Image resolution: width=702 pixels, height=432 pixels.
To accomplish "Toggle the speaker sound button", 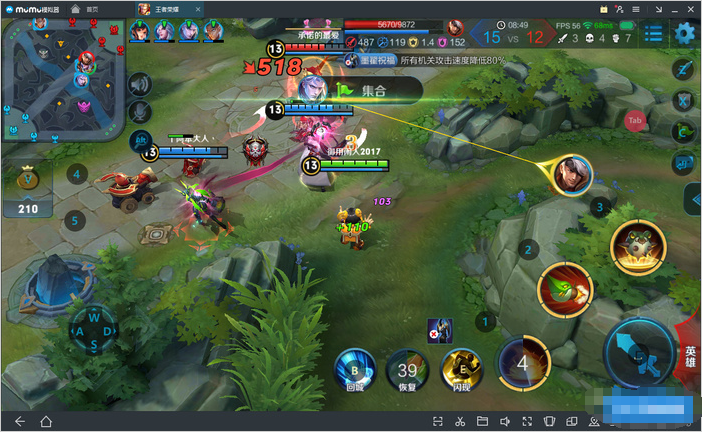I will pos(142,85).
